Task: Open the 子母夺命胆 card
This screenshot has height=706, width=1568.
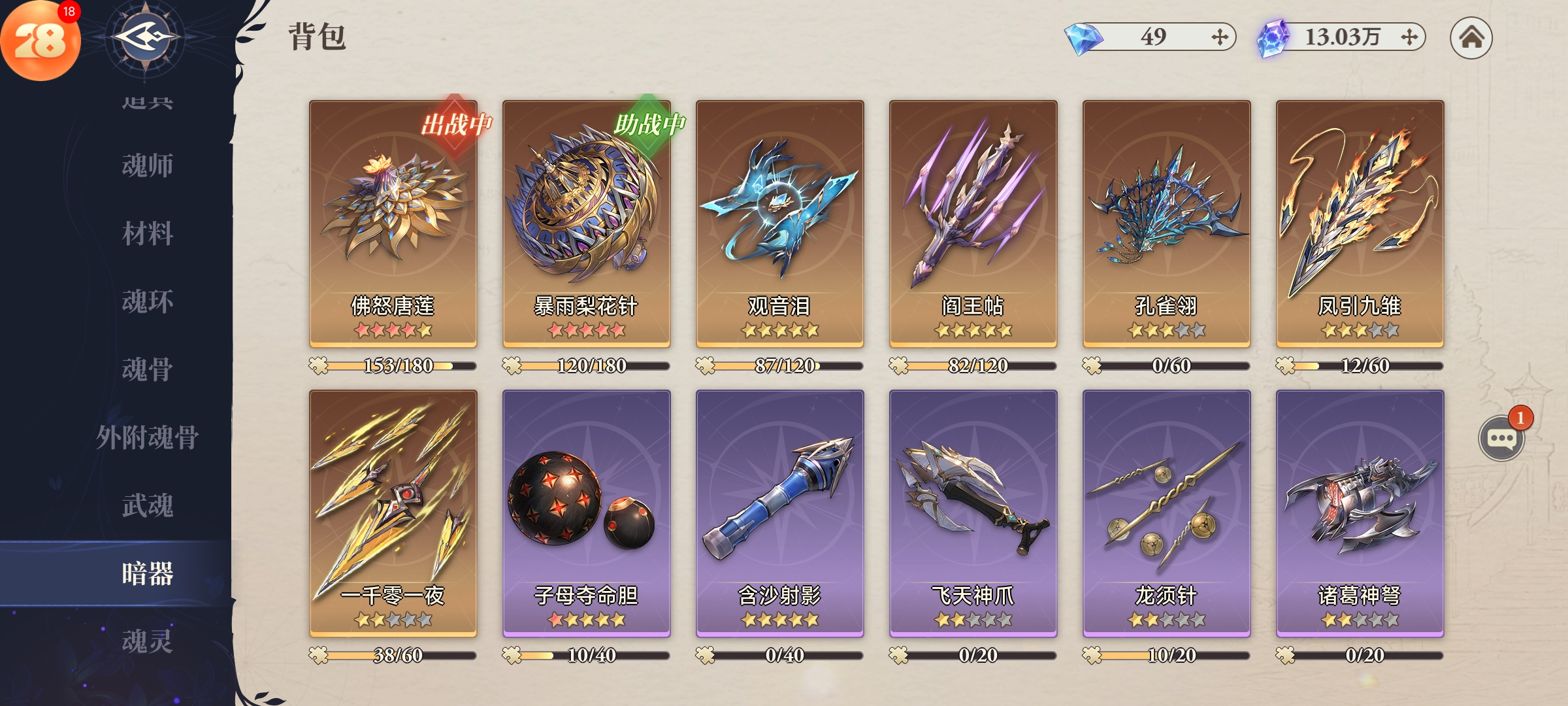Action: tap(586, 513)
